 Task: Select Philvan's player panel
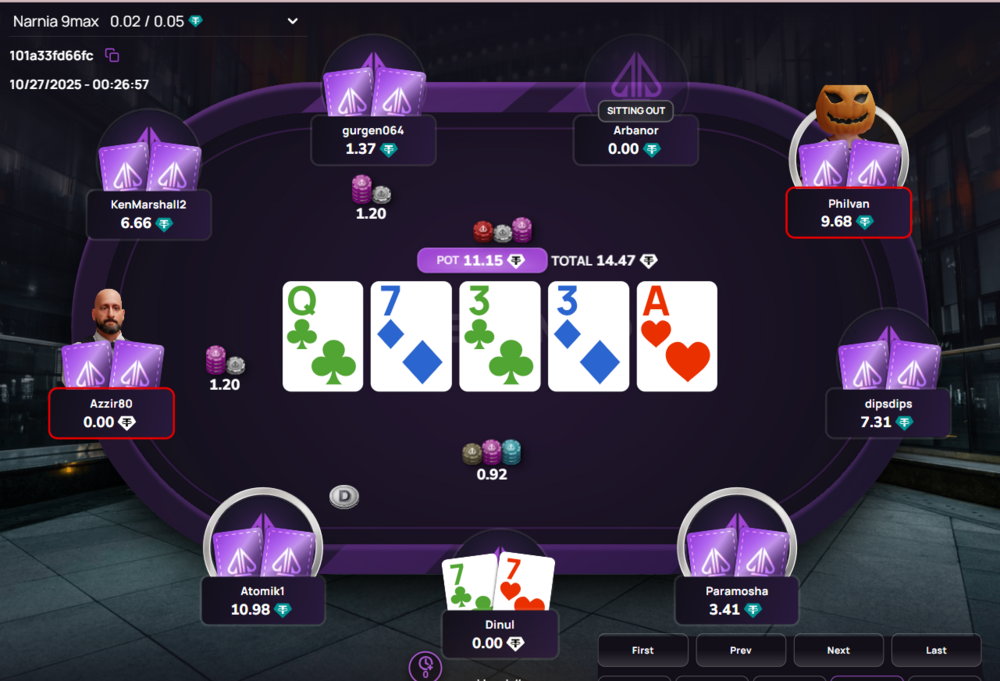tap(848, 212)
